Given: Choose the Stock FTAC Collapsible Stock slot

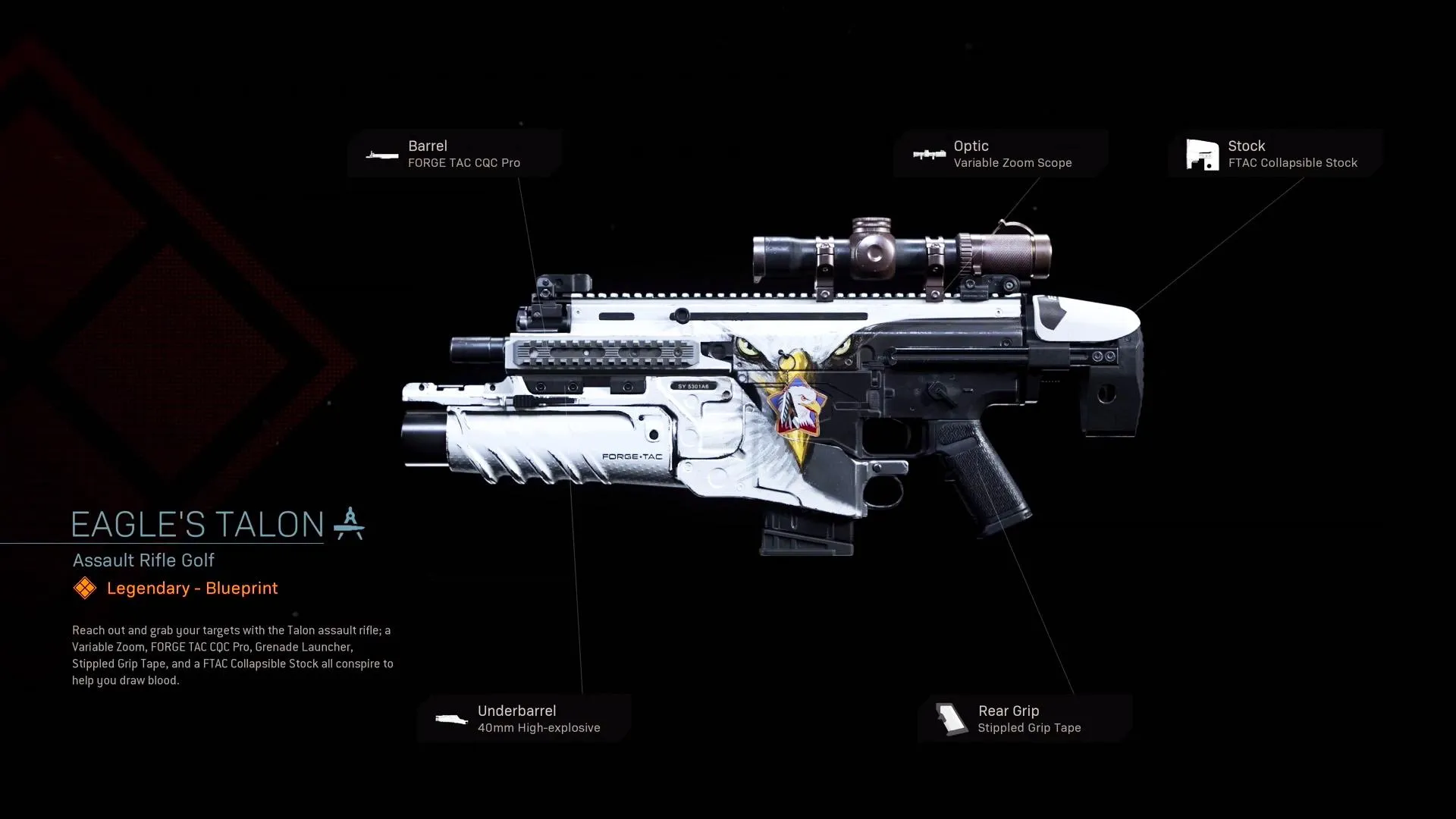Looking at the screenshot, I should point(1276,154).
